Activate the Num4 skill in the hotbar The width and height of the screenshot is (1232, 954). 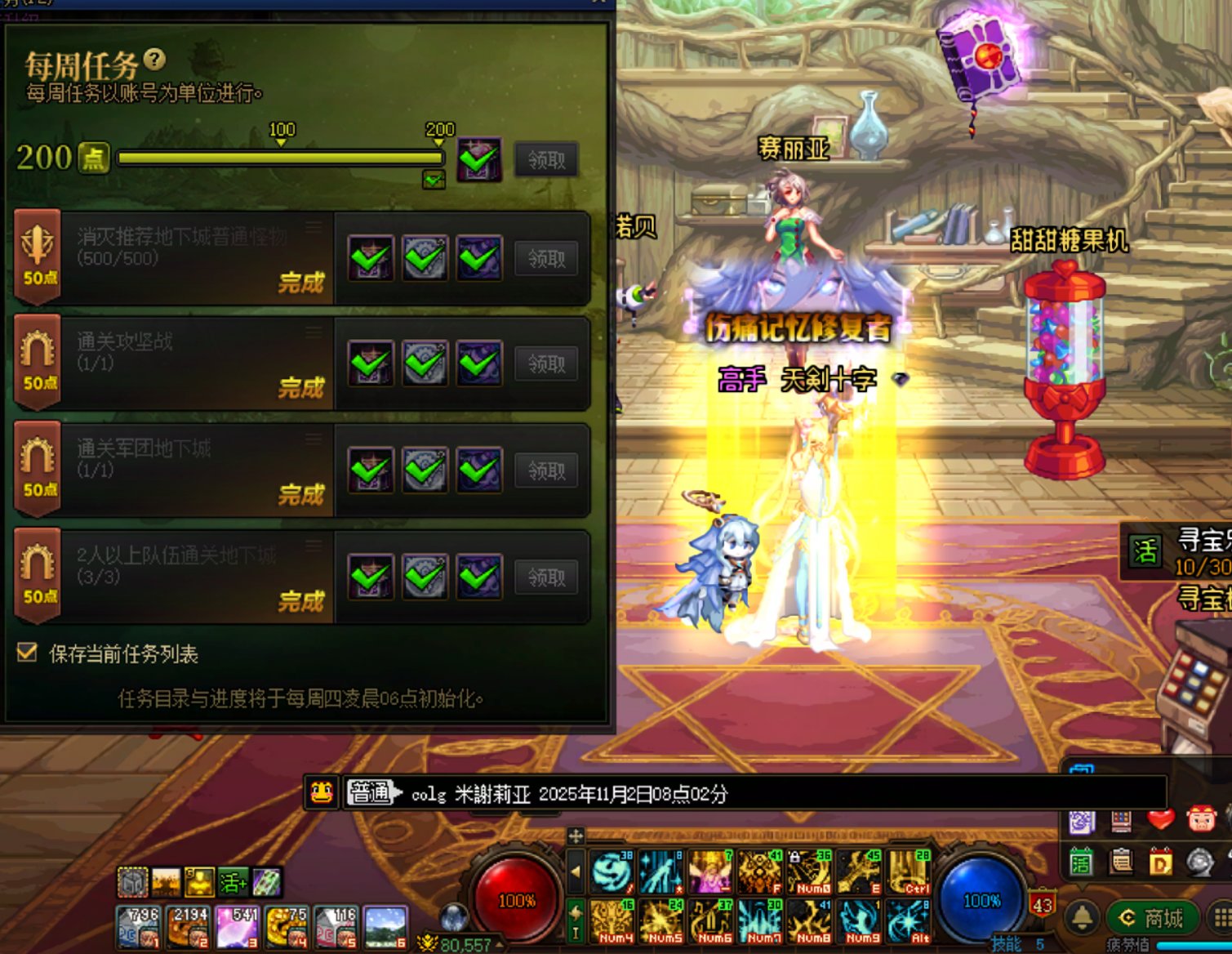coord(612,921)
